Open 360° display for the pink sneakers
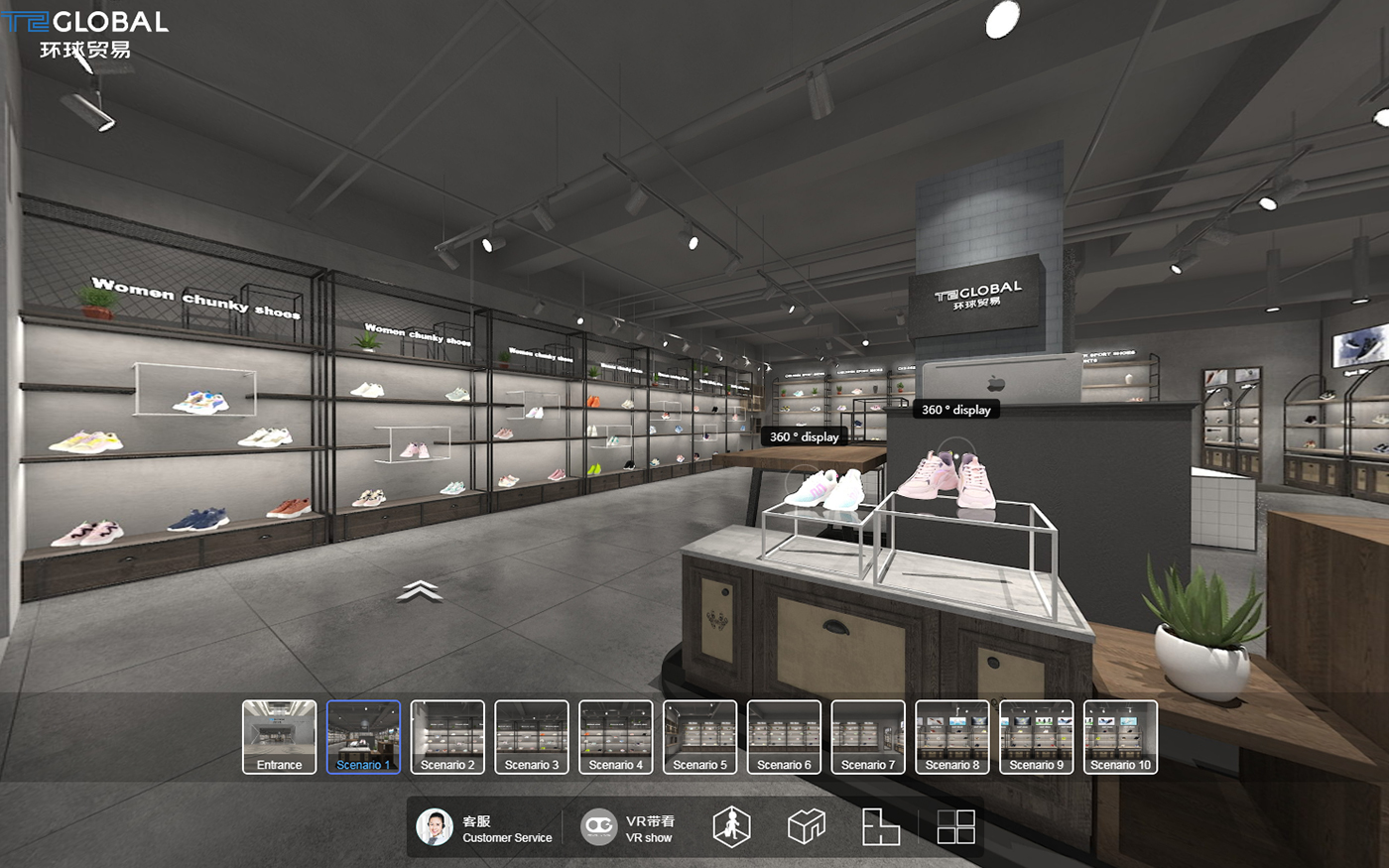Viewport: 1389px width, 868px height. 955,410
